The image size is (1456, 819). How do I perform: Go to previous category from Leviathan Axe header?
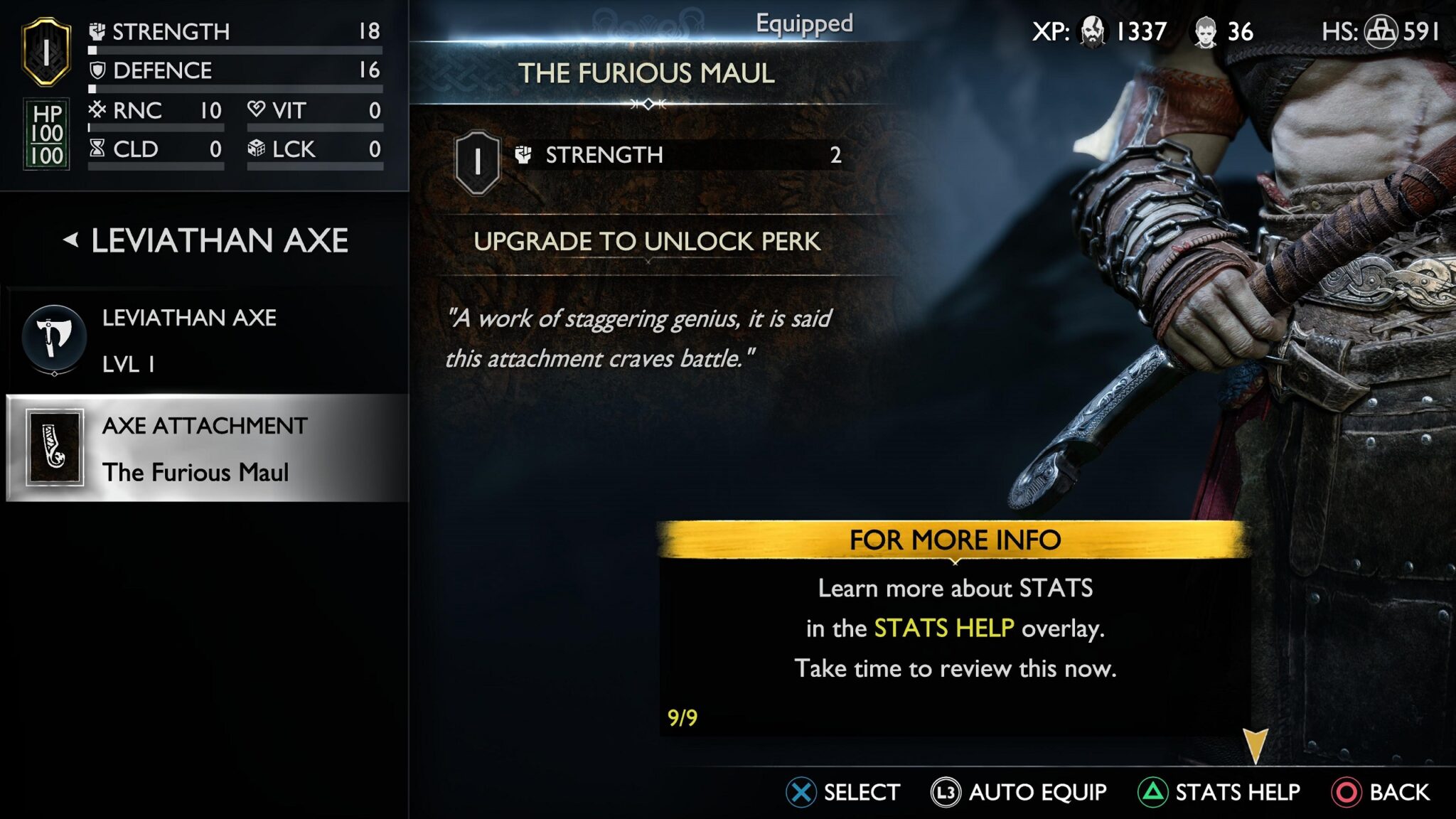70,240
